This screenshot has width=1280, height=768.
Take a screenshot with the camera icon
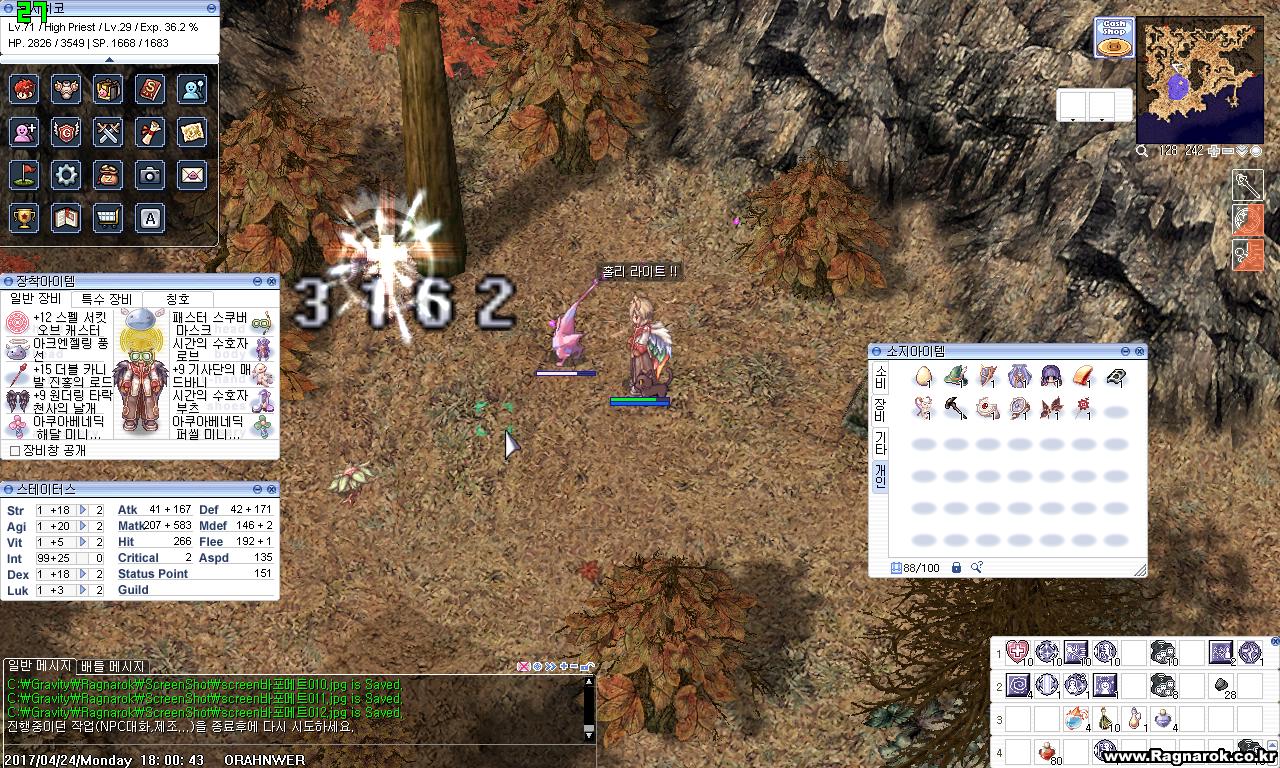[150, 174]
